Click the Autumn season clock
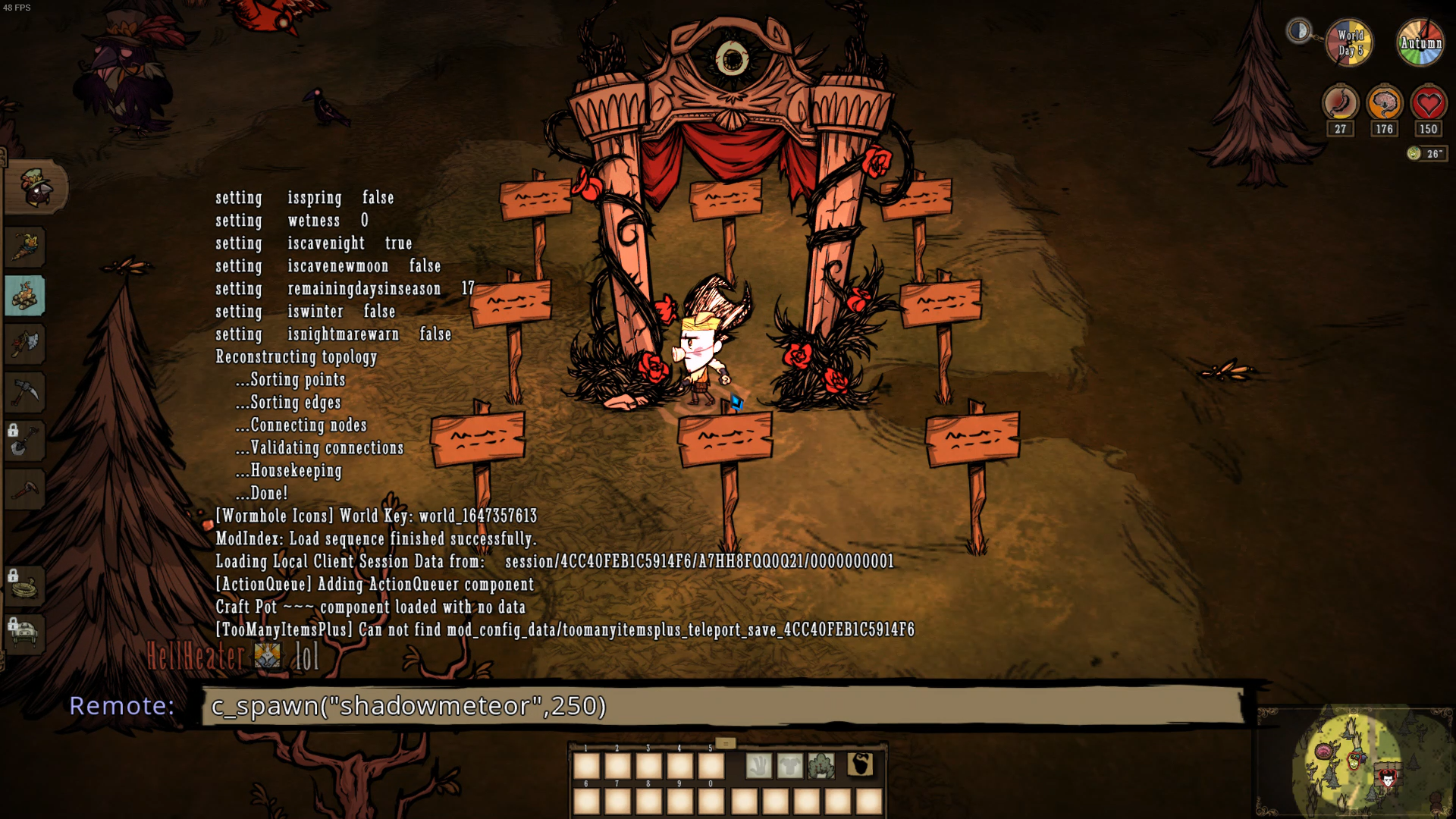 (x=1420, y=42)
